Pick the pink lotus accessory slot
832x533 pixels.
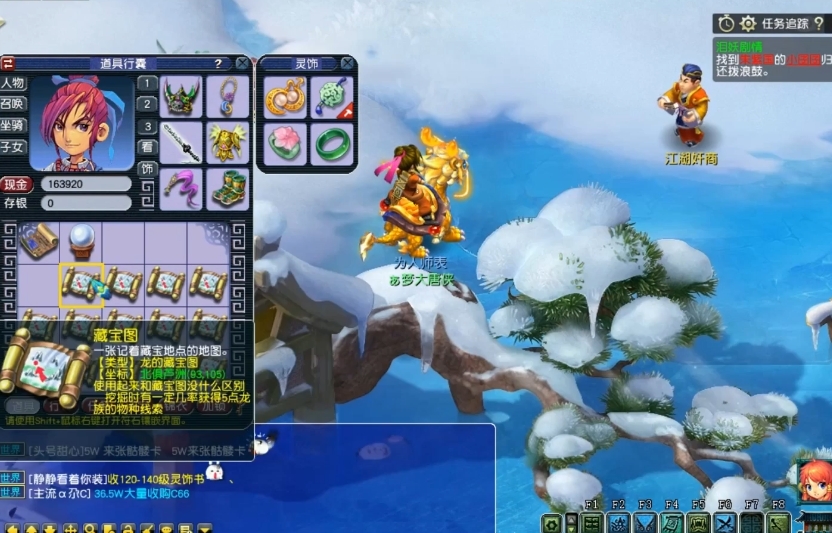(285, 143)
